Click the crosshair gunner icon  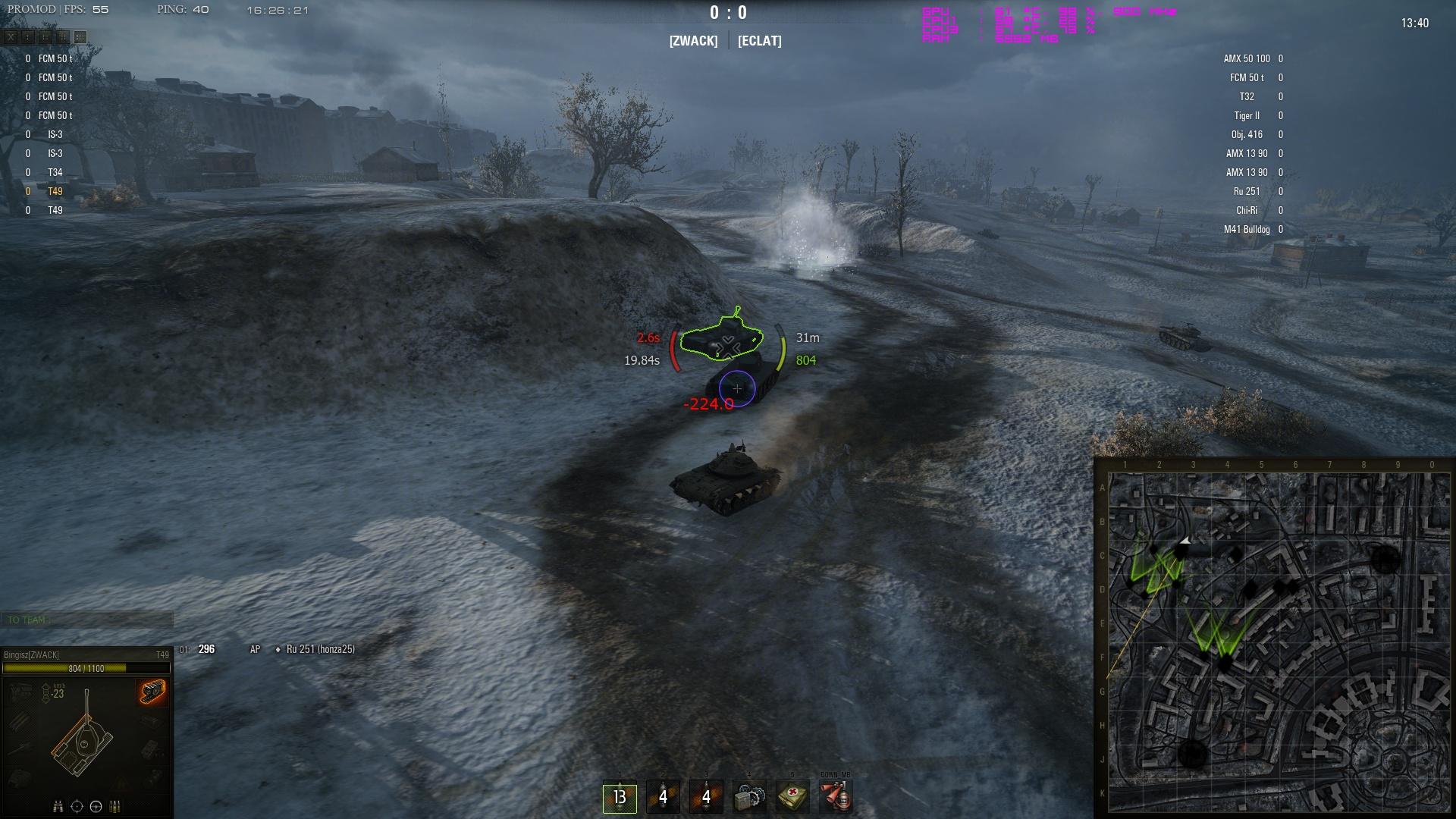point(77,806)
